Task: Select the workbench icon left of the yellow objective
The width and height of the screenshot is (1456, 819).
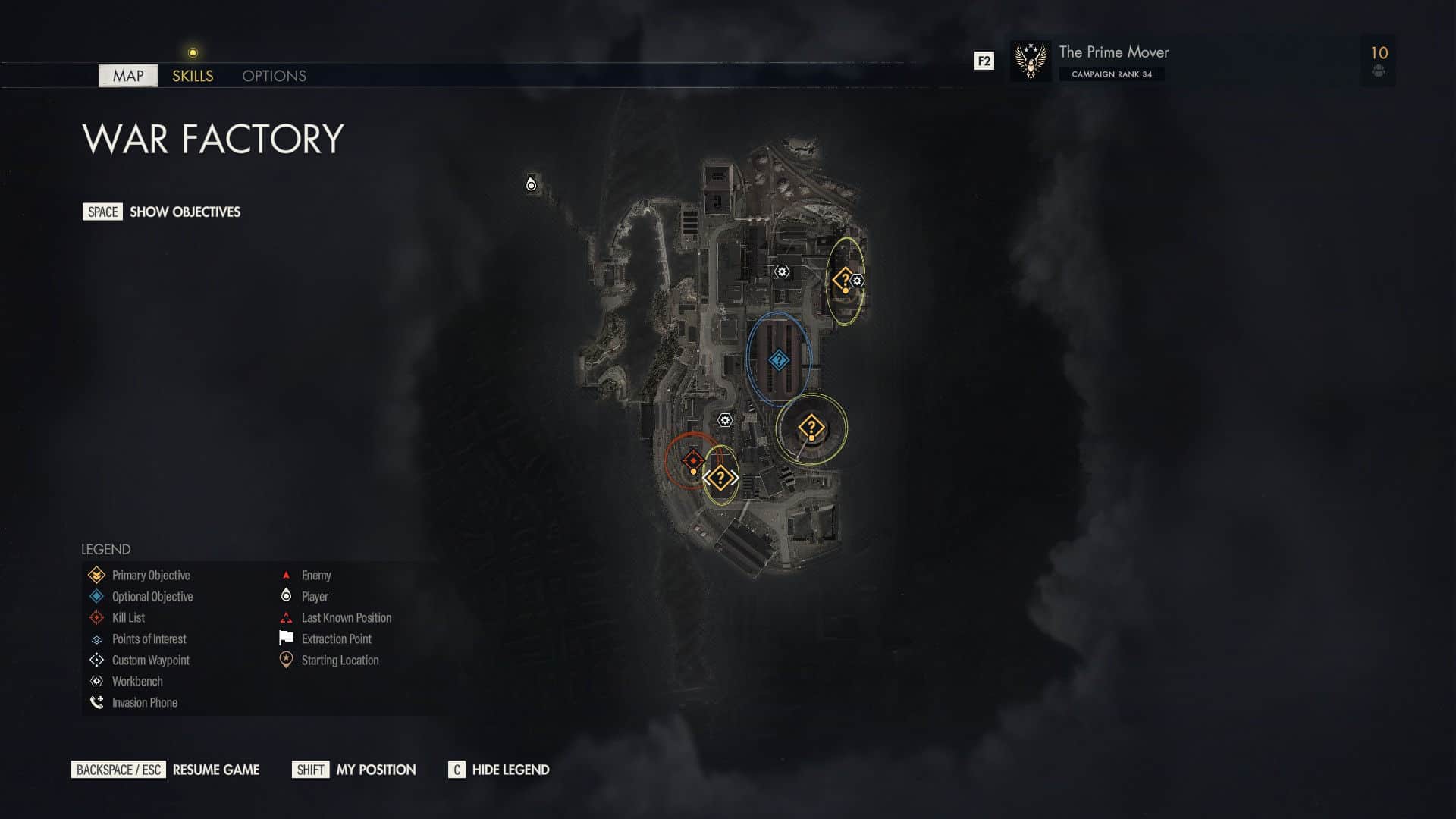Action: click(x=724, y=418)
